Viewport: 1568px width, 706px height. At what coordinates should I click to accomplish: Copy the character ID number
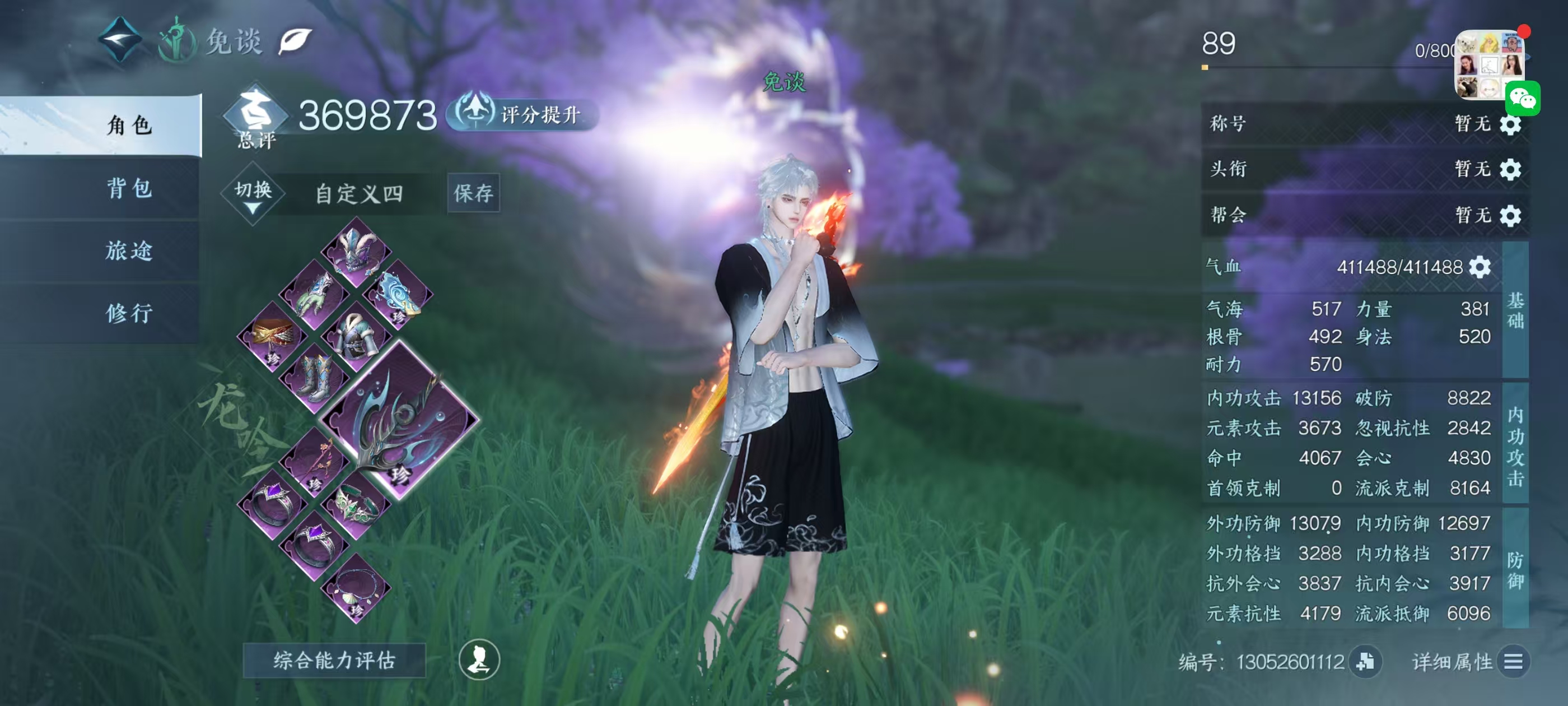(1365, 661)
